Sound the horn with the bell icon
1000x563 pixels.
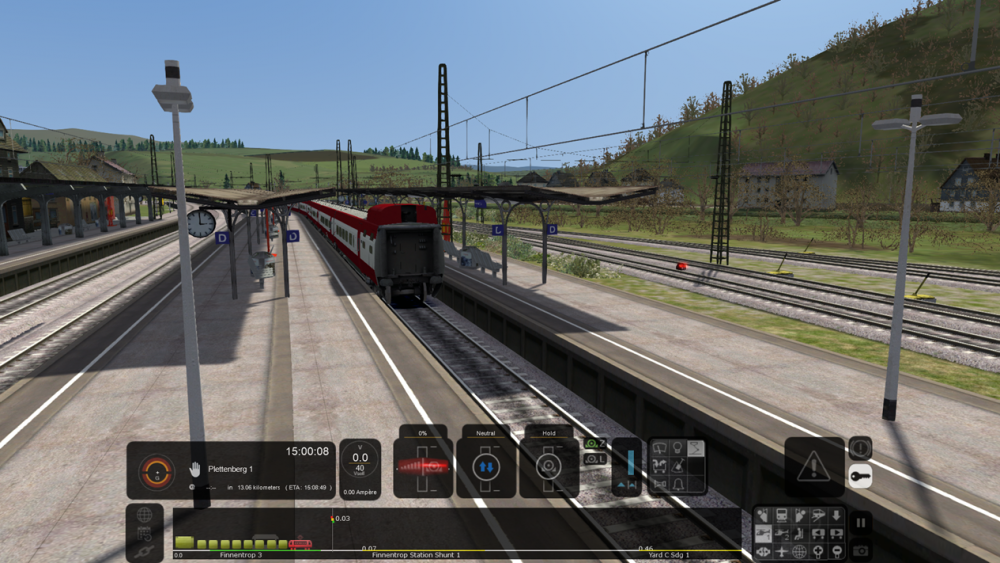pyautogui.click(x=678, y=485)
